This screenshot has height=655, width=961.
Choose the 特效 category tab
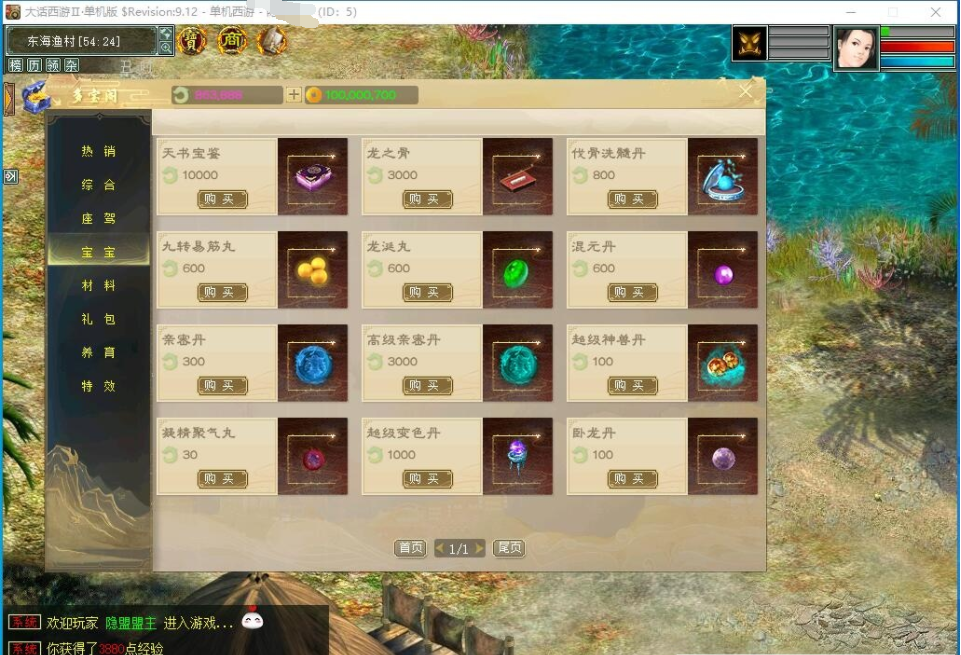click(x=99, y=386)
